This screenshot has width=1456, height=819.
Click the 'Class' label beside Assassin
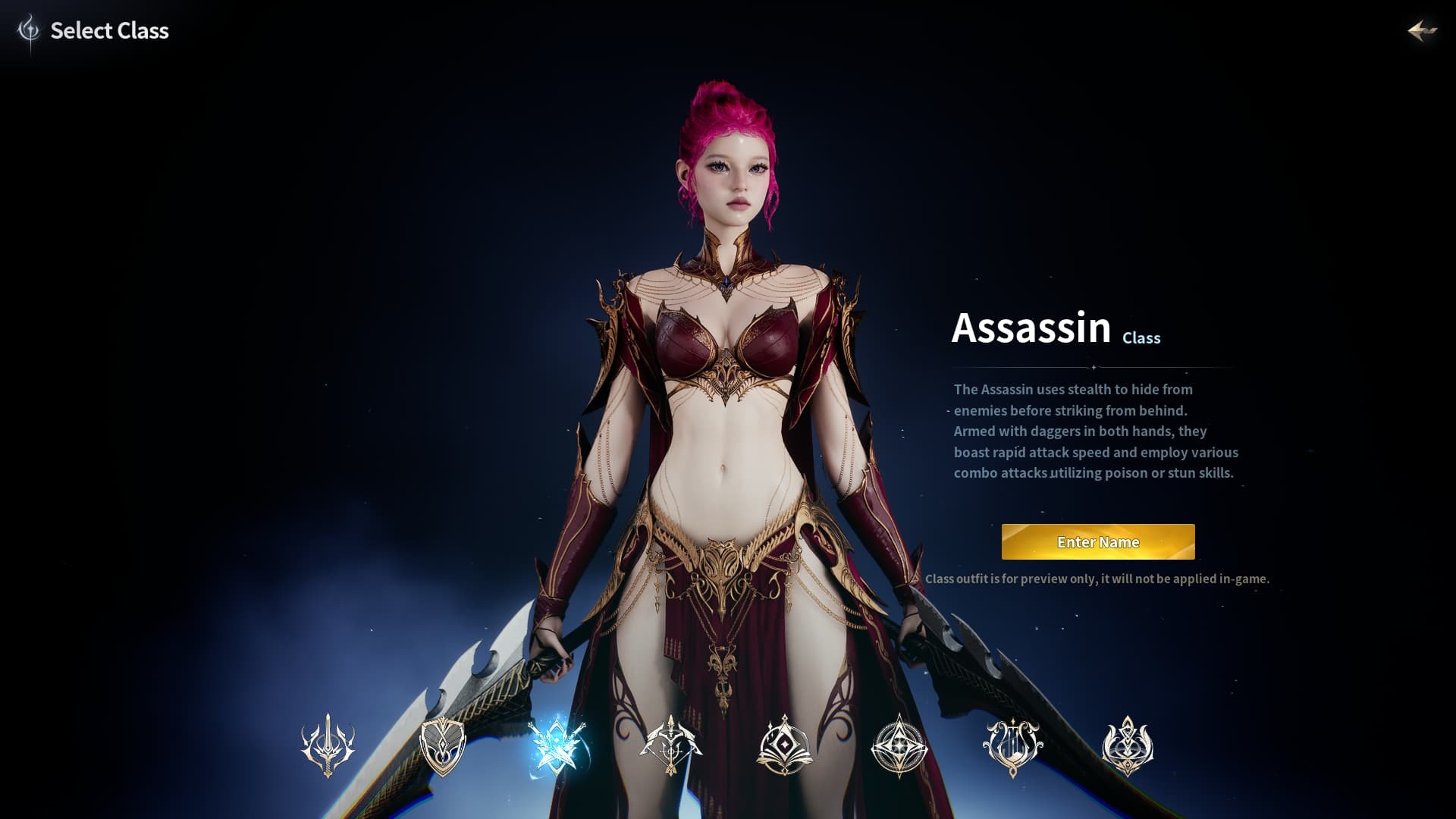(x=1141, y=338)
